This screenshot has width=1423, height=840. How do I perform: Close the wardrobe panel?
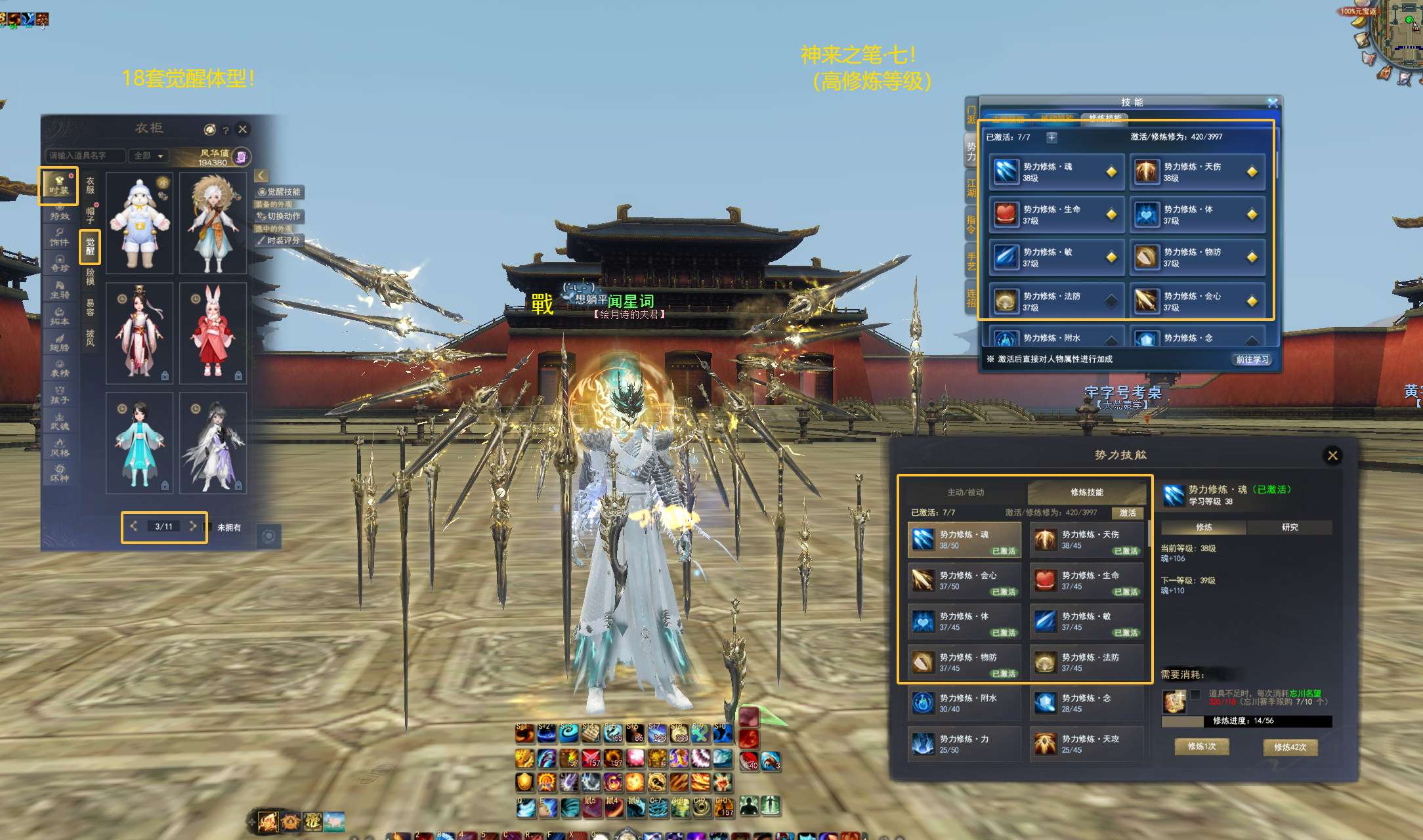pos(243,129)
